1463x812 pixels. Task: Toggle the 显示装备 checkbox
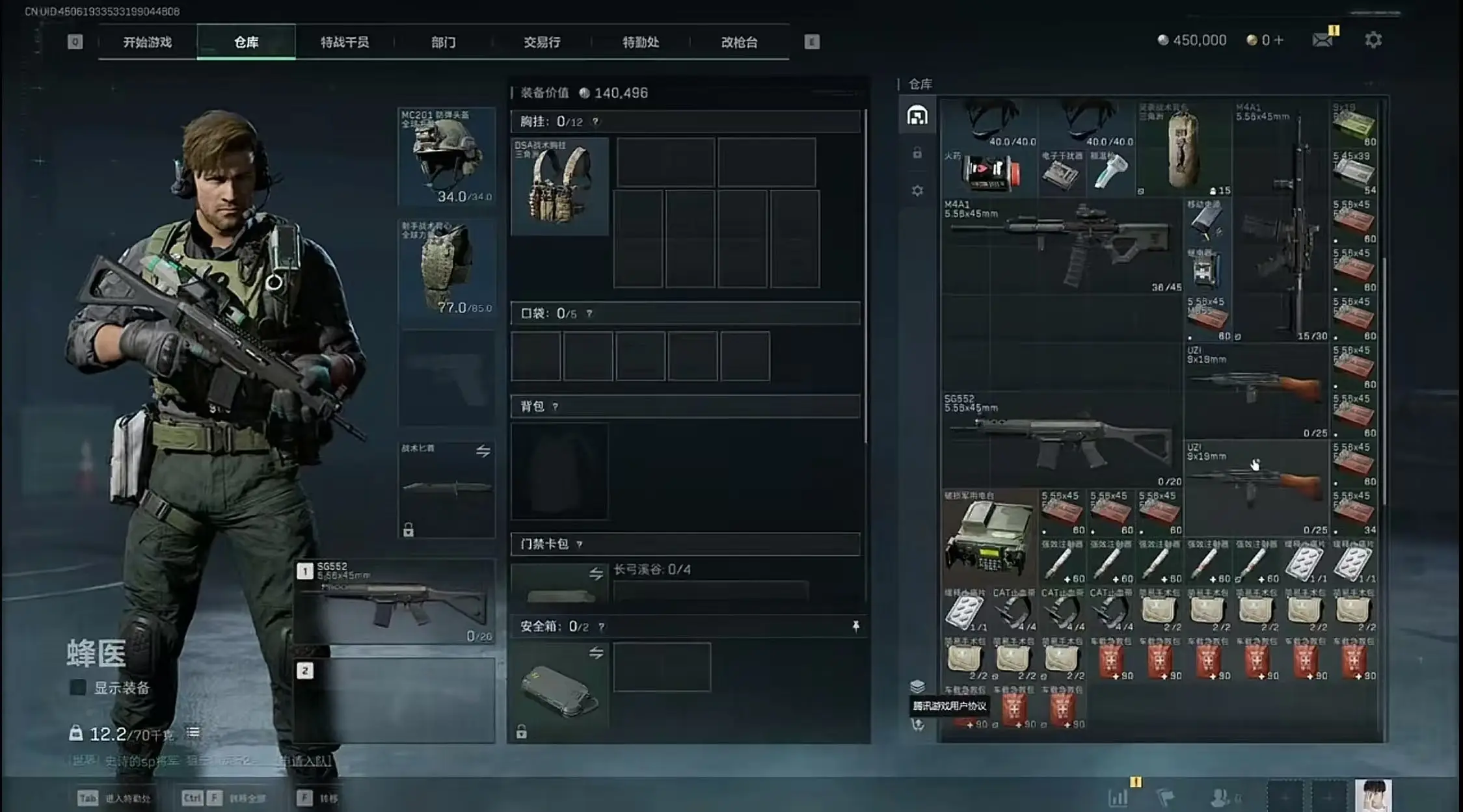tap(78, 687)
